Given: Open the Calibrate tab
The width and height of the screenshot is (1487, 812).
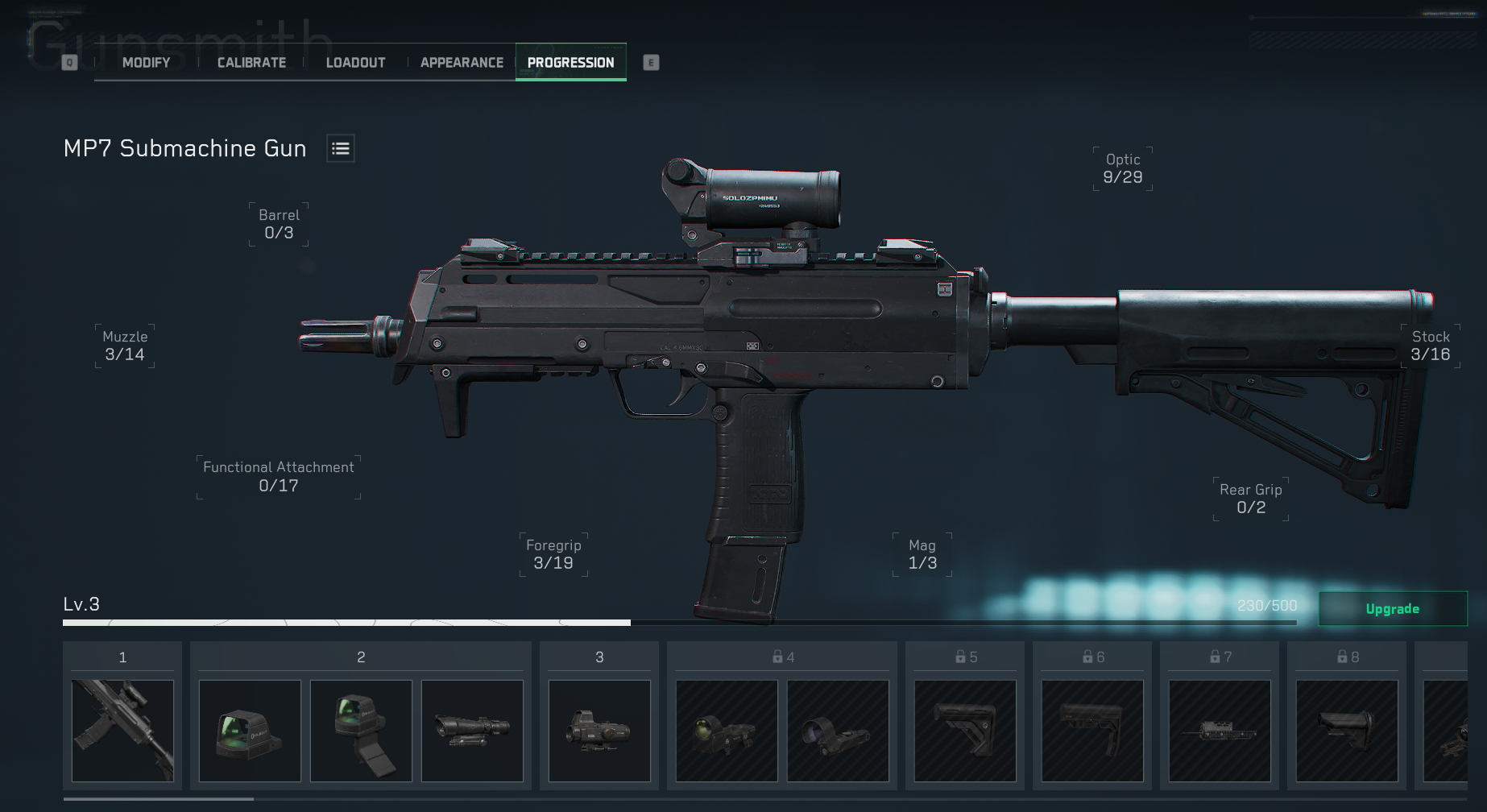Looking at the screenshot, I should point(251,63).
